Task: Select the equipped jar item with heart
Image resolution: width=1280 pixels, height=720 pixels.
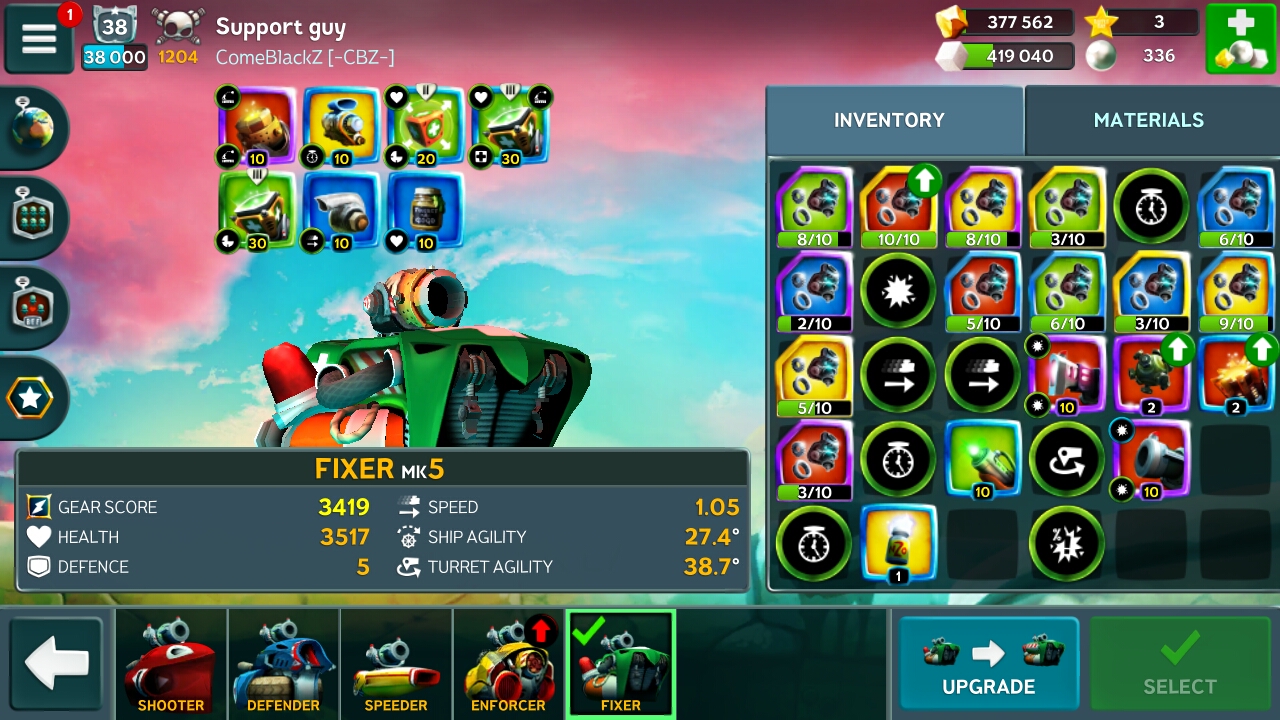Action: (425, 211)
